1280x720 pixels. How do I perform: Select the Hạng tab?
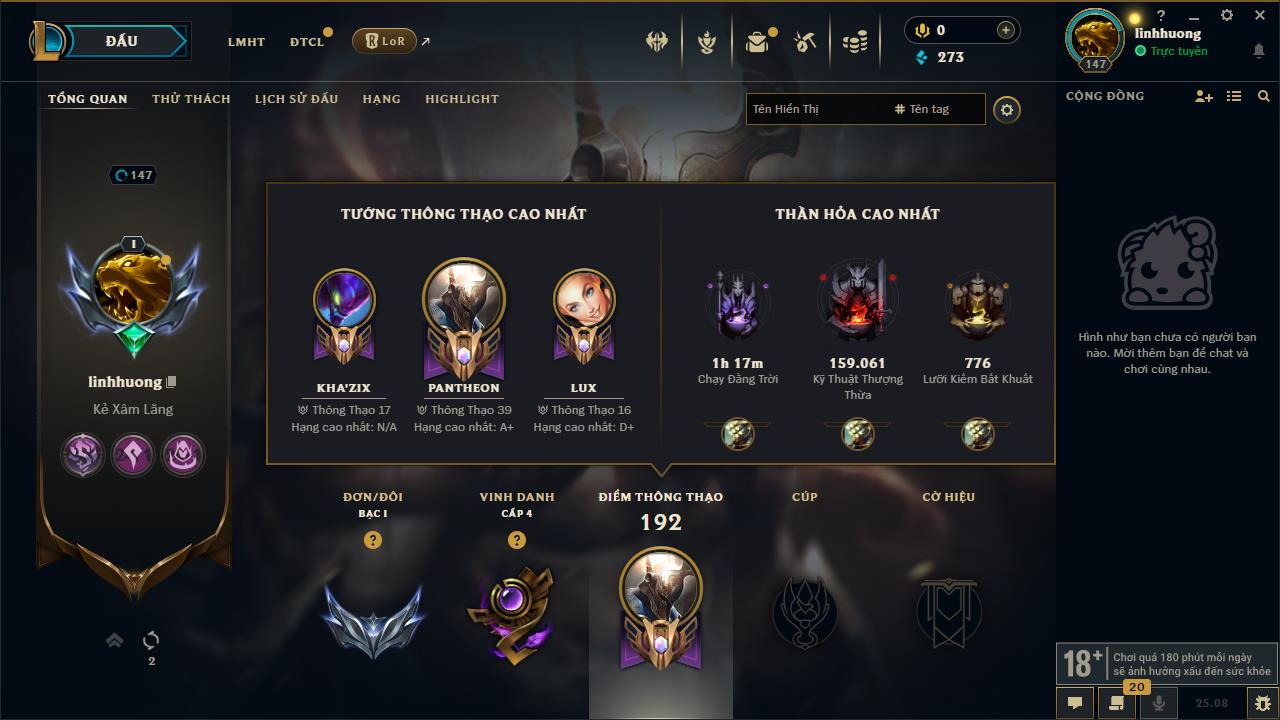click(381, 99)
